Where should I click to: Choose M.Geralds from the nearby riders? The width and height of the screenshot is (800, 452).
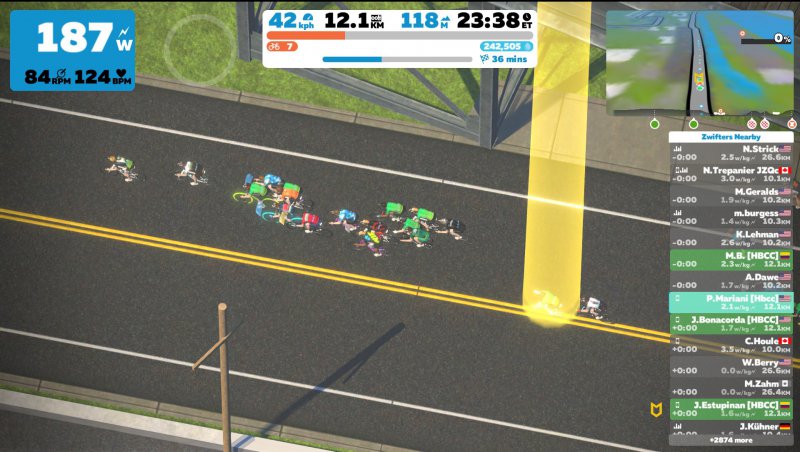[x=732, y=195]
